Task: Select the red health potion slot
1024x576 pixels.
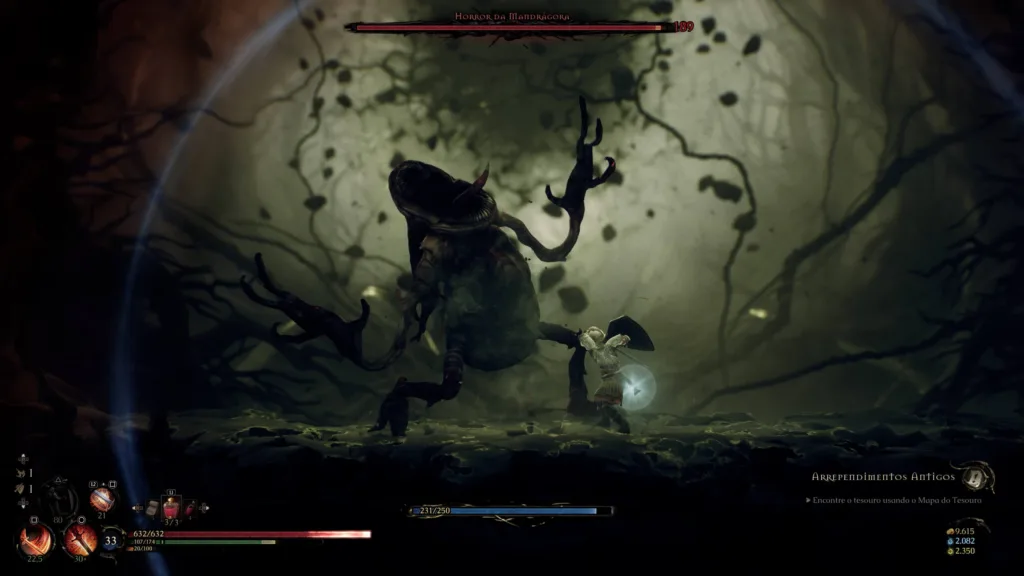Action: pyautogui.click(x=171, y=509)
